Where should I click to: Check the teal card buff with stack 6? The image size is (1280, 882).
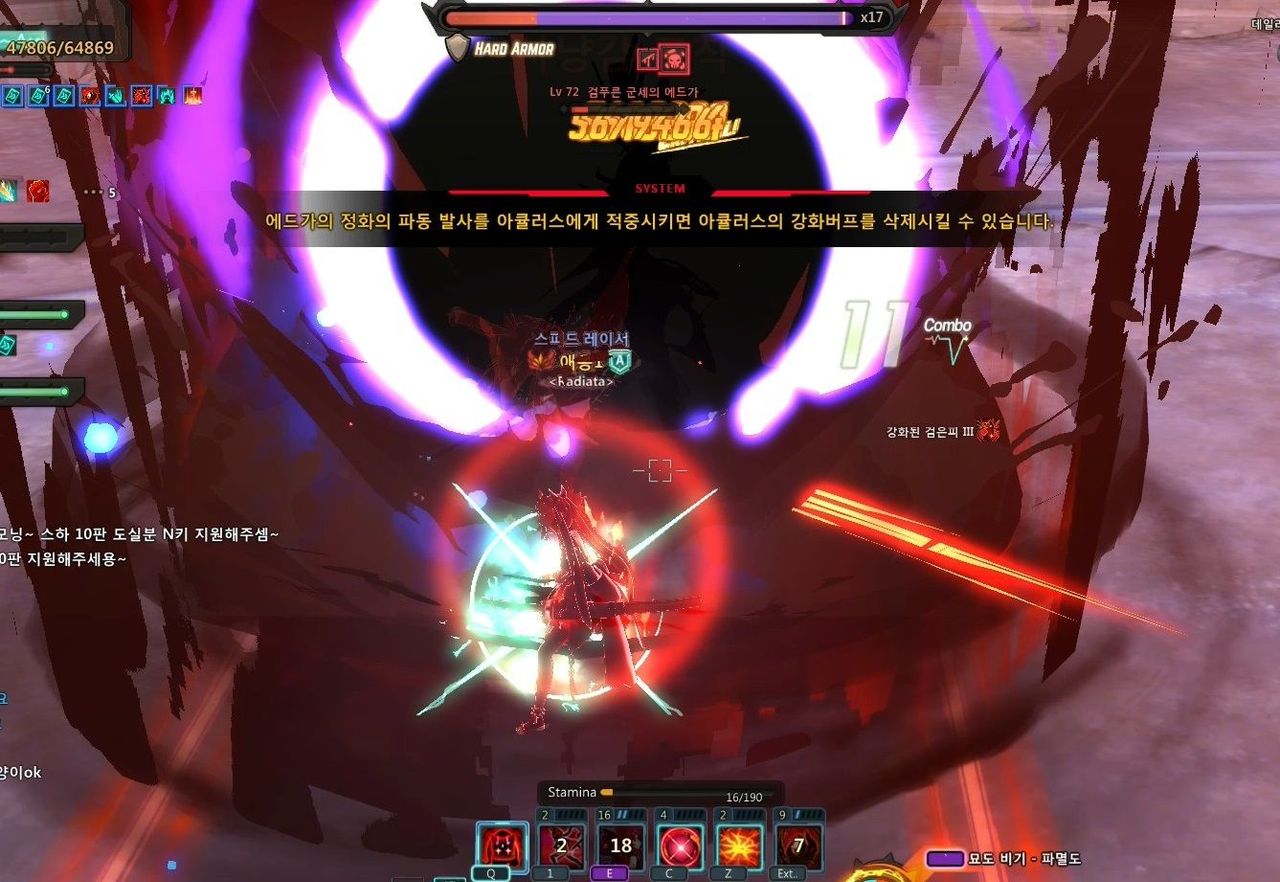click(39, 96)
